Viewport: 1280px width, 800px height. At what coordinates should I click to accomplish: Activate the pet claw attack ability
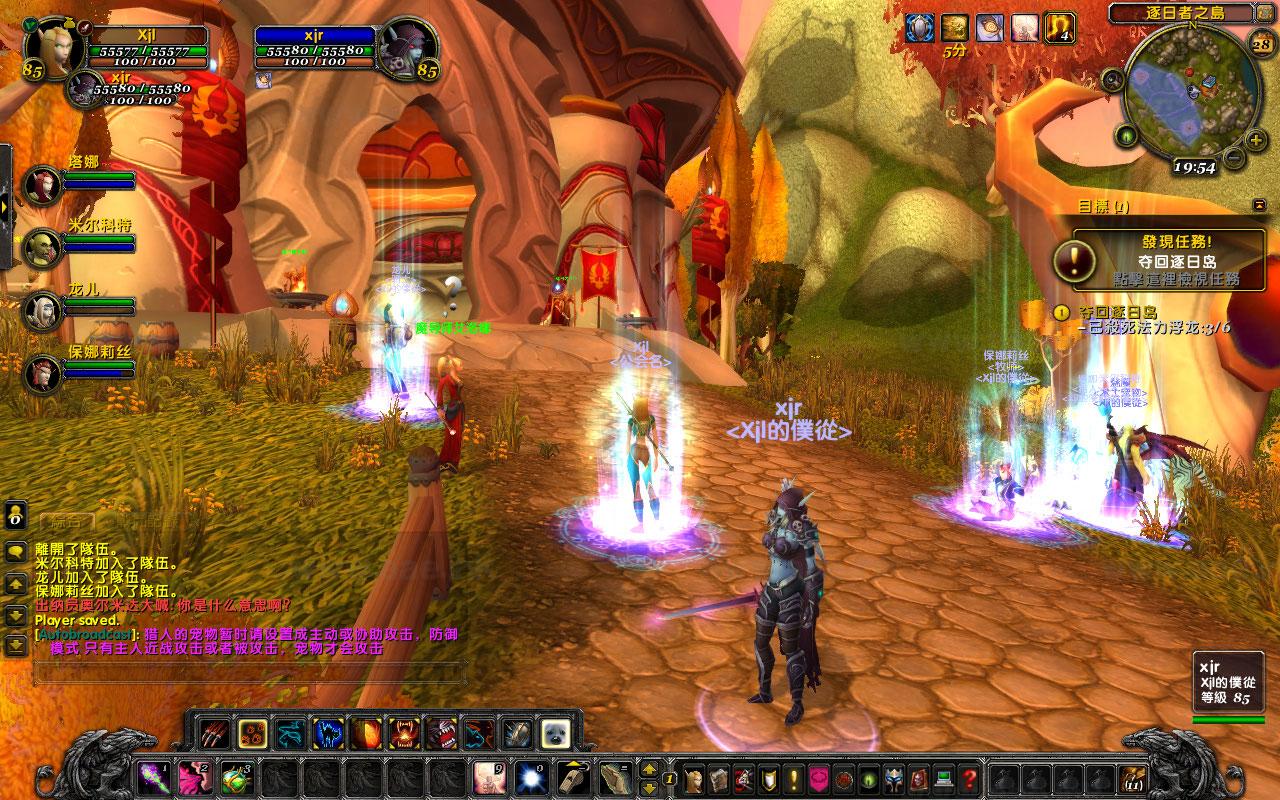[x=213, y=733]
